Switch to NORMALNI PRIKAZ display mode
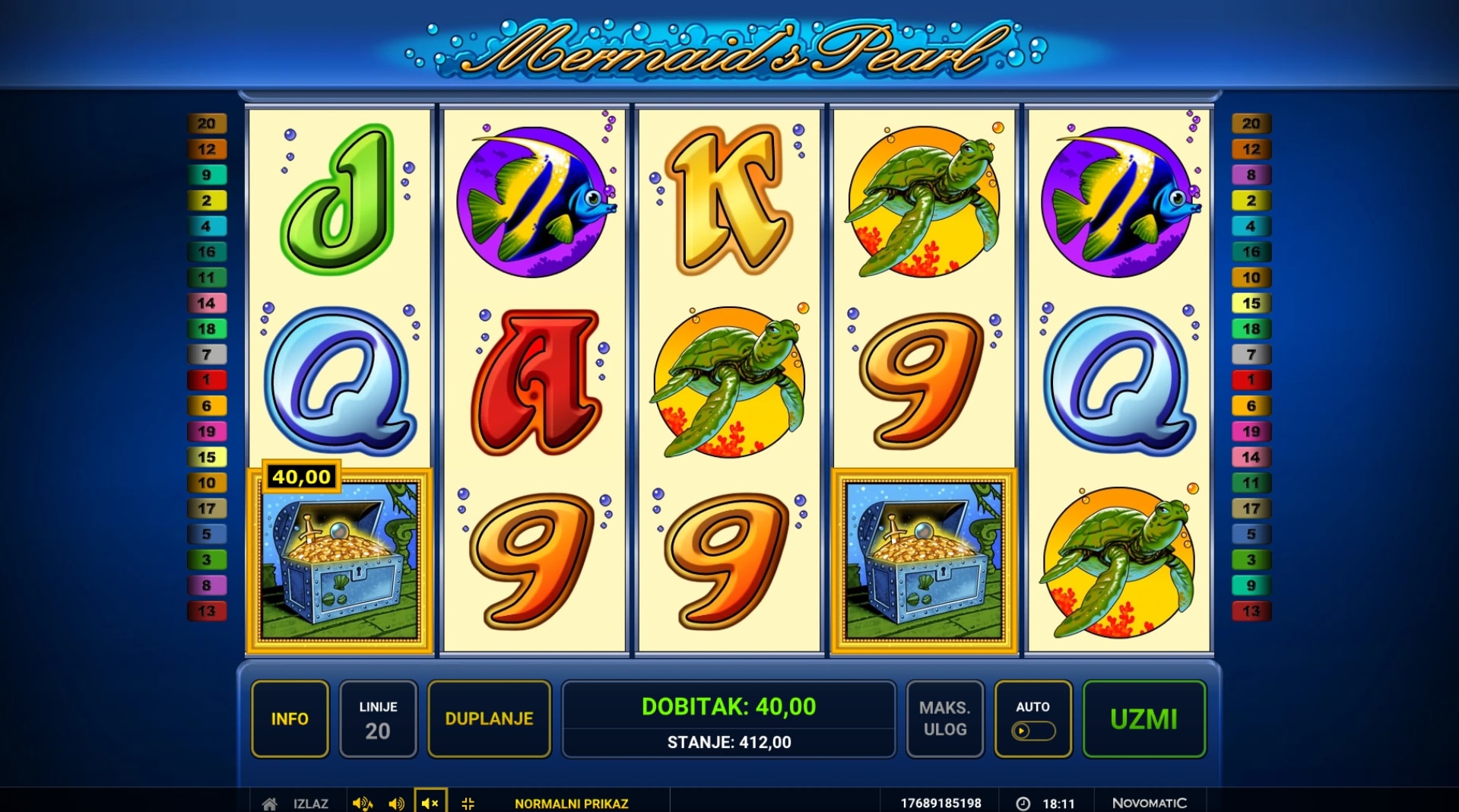The width and height of the screenshot is (1459, 812). pyautogui.click(x=571, y=803)
